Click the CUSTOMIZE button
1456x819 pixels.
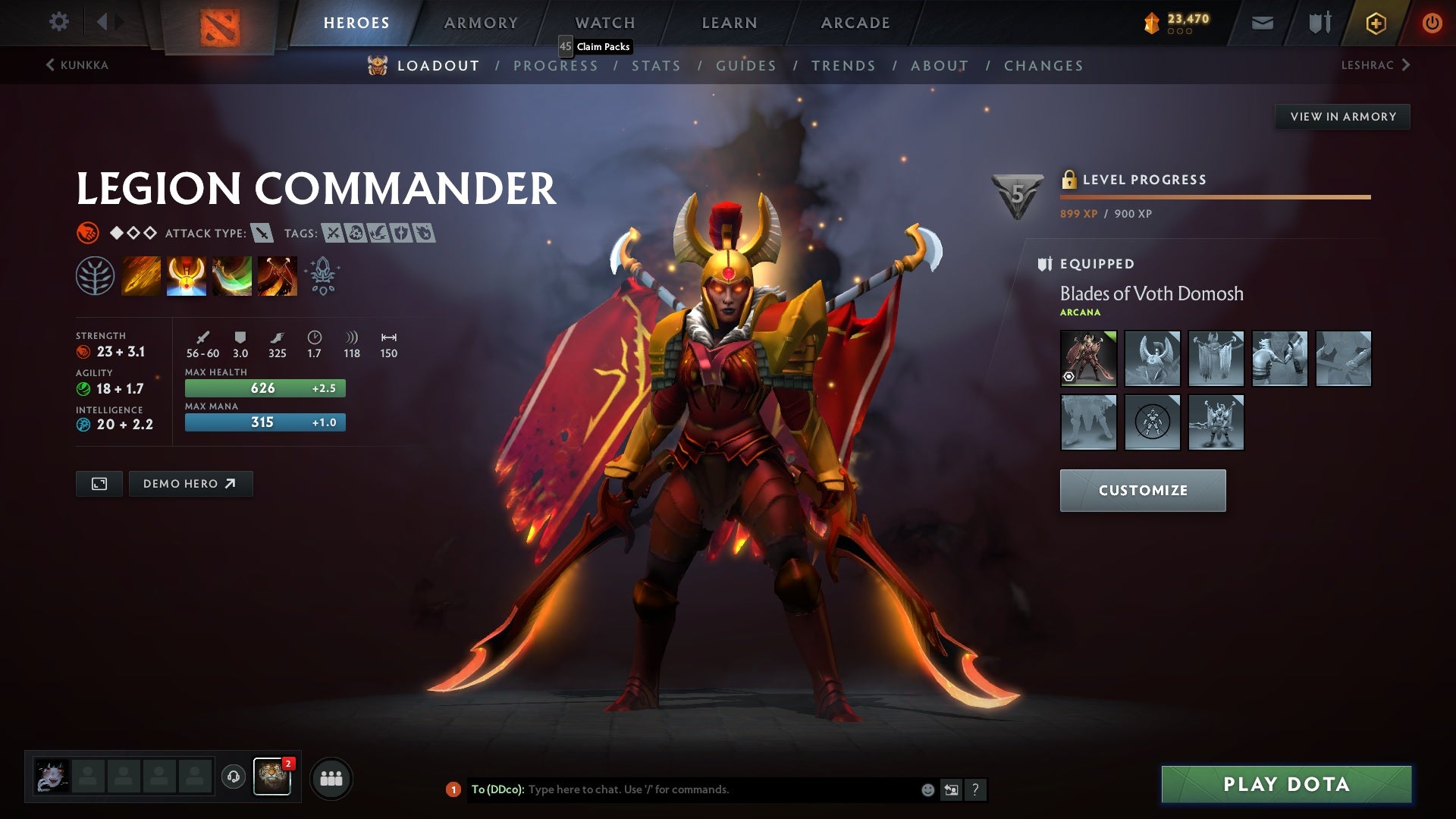[x=1142, y=490]
